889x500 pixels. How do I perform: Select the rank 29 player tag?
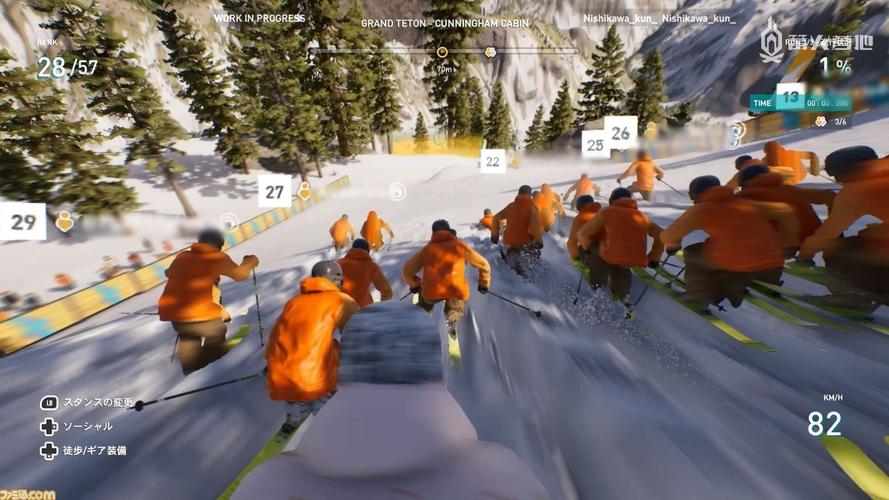[22, 221]
